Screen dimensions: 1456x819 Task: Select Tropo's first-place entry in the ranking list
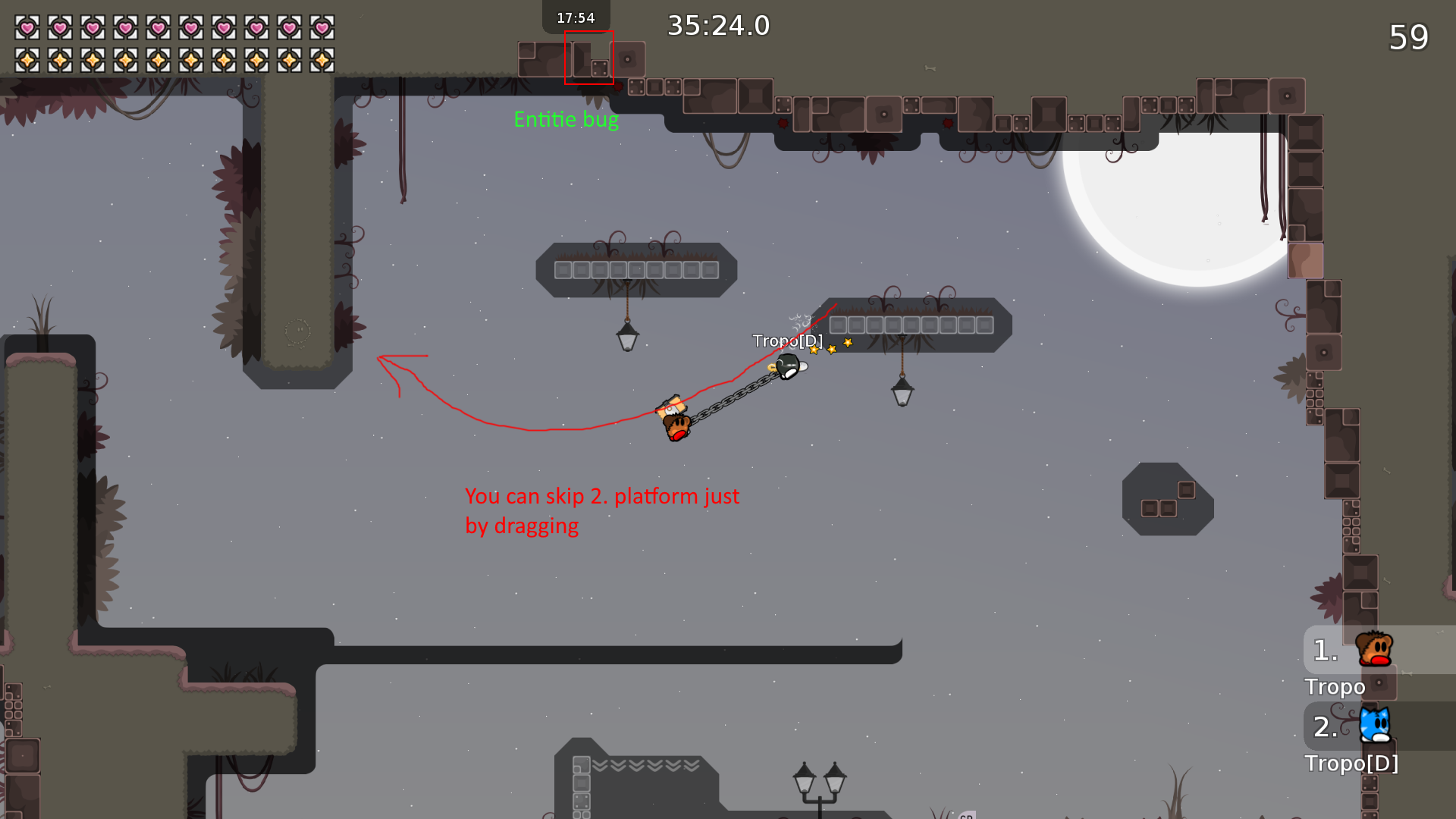click(x=1374, y=651)
